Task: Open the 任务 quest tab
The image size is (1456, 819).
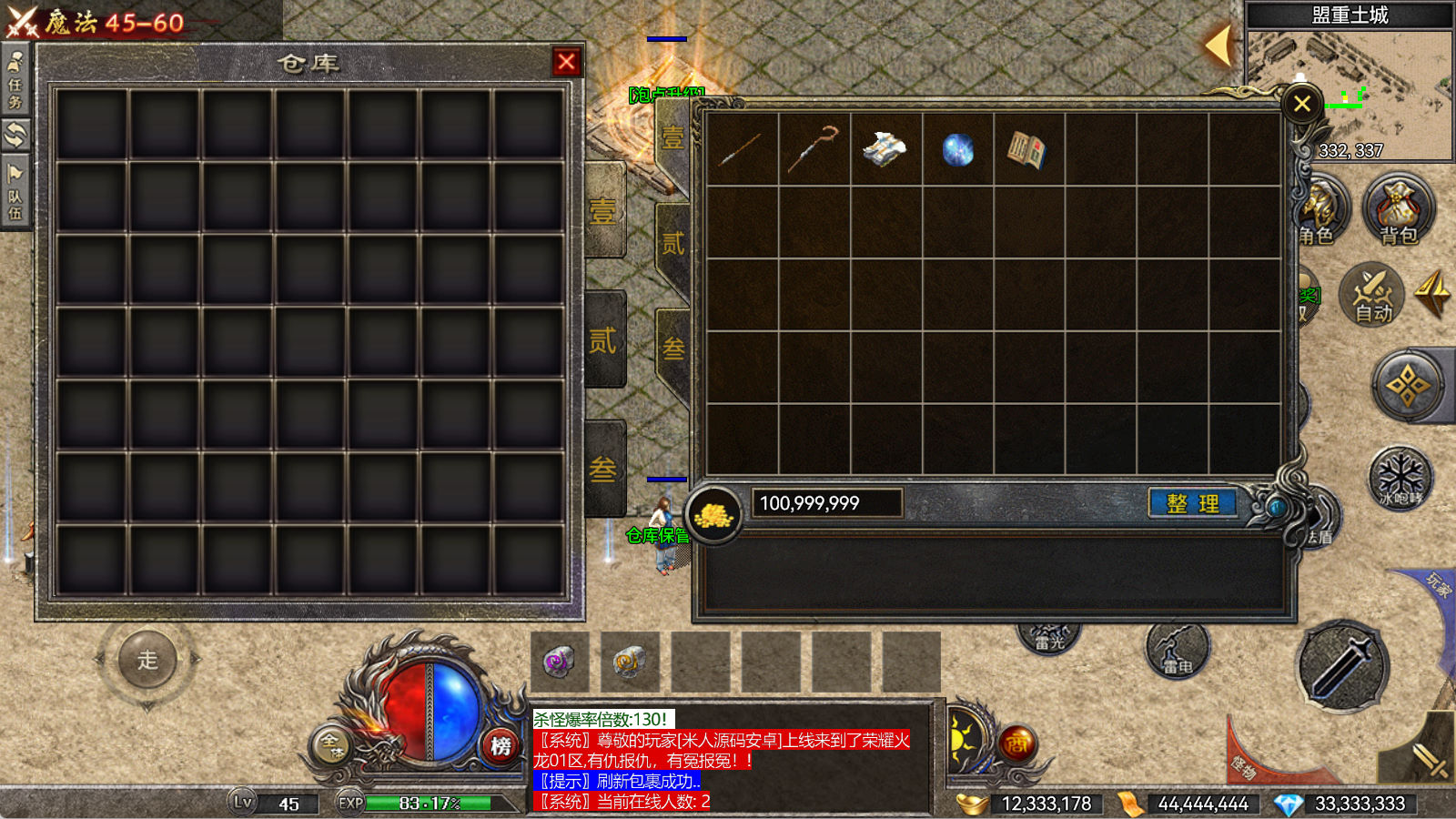Action: click(15, 80)
